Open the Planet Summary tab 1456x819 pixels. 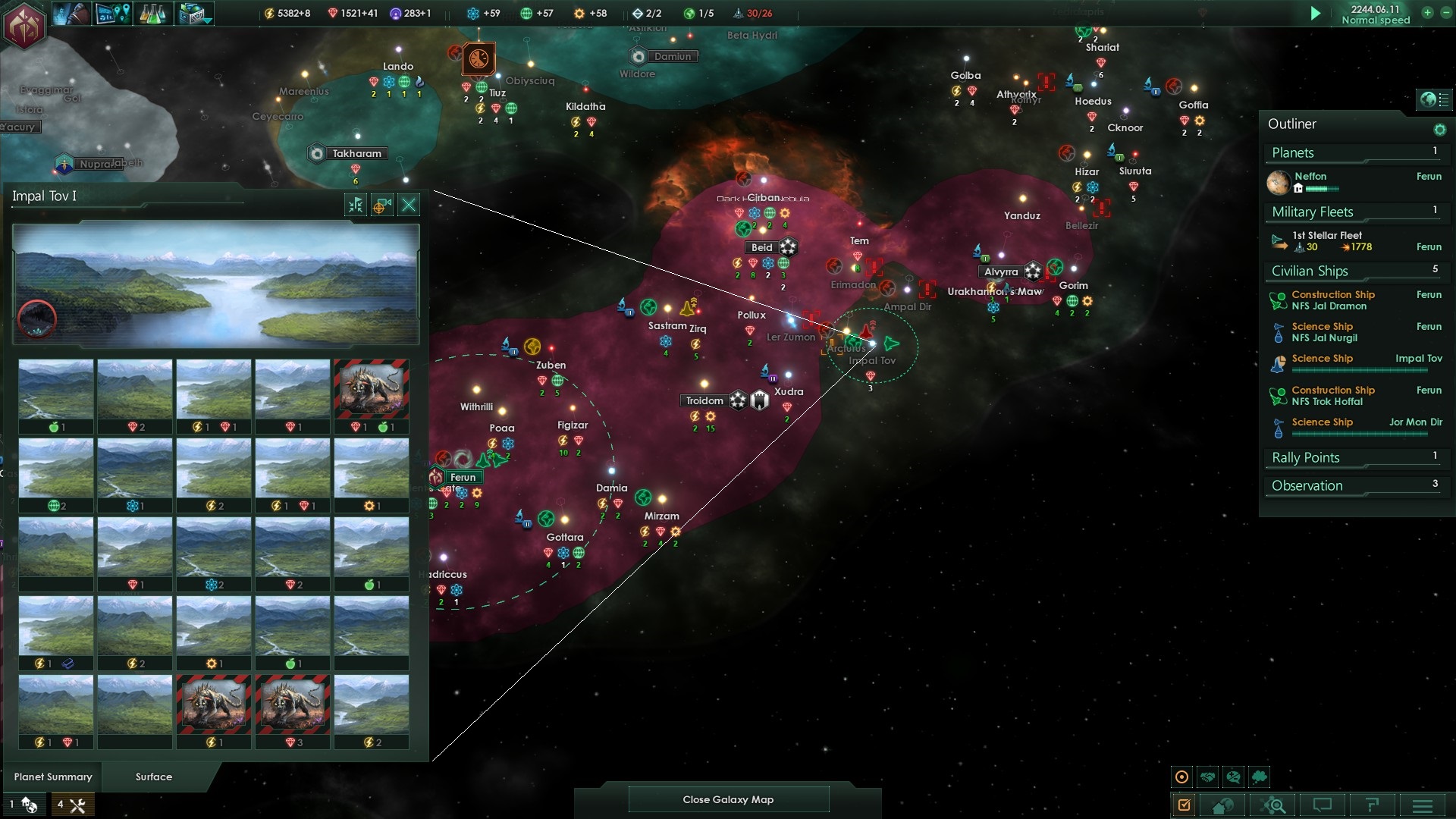(x=53, y=777)
